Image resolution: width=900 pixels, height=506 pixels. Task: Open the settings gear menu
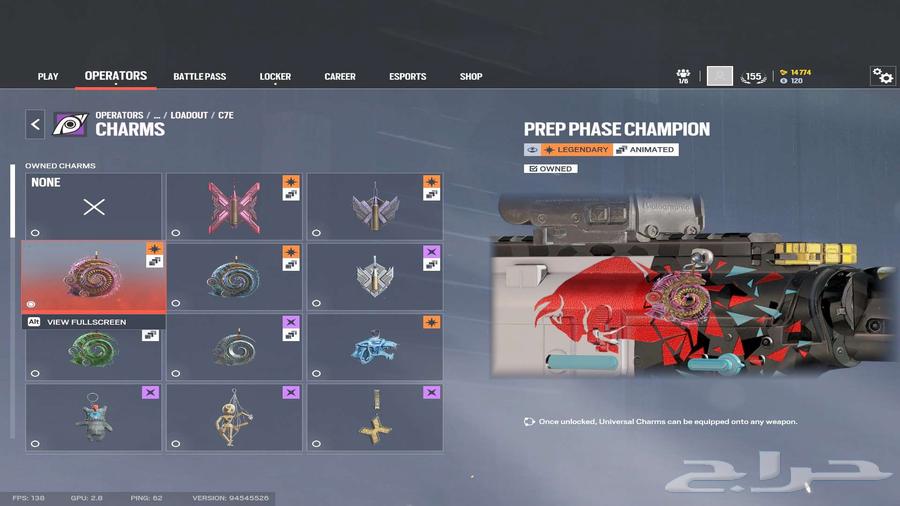(882, 76)
